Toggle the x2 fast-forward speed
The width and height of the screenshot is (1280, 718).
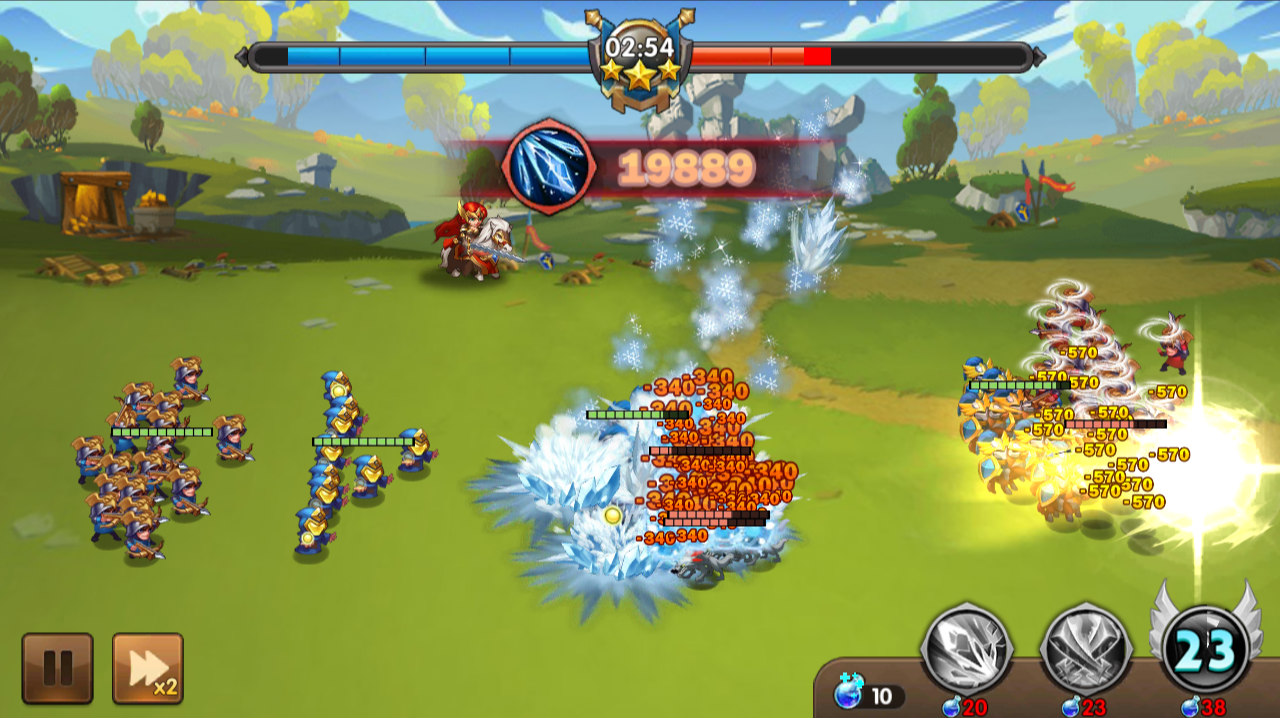[147, 668]
